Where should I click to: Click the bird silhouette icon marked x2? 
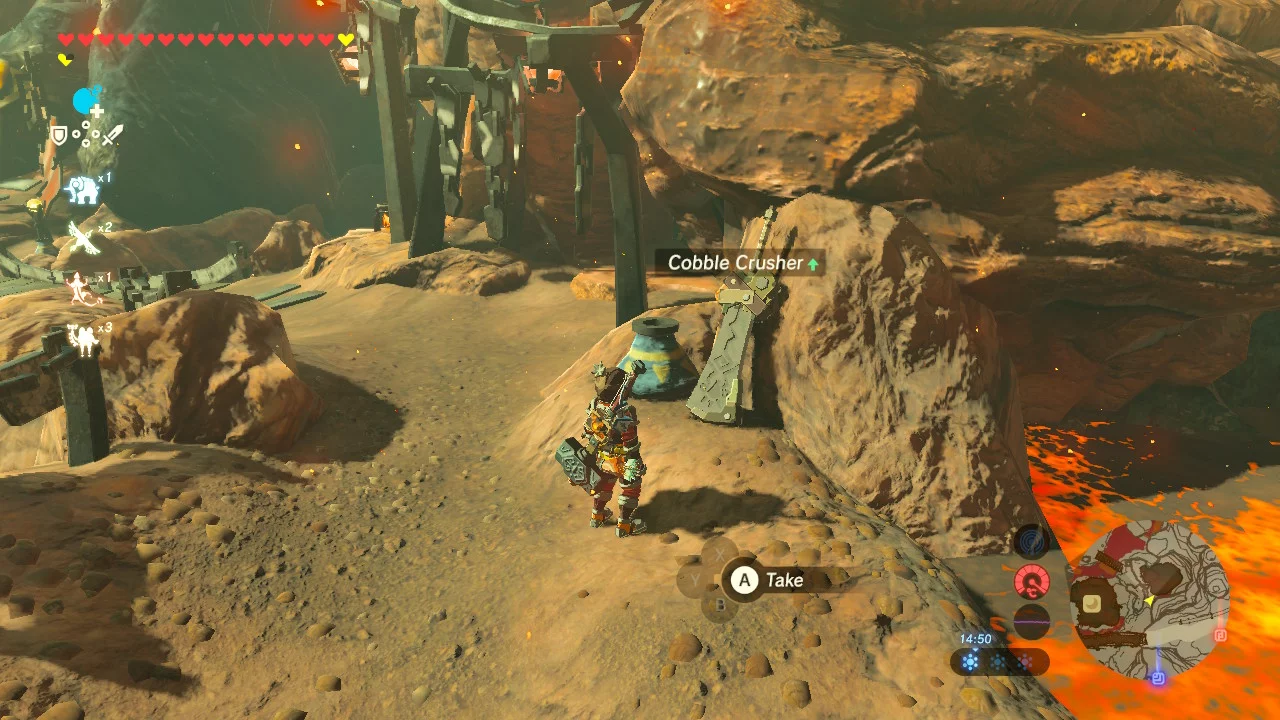[x=82, y=235]
